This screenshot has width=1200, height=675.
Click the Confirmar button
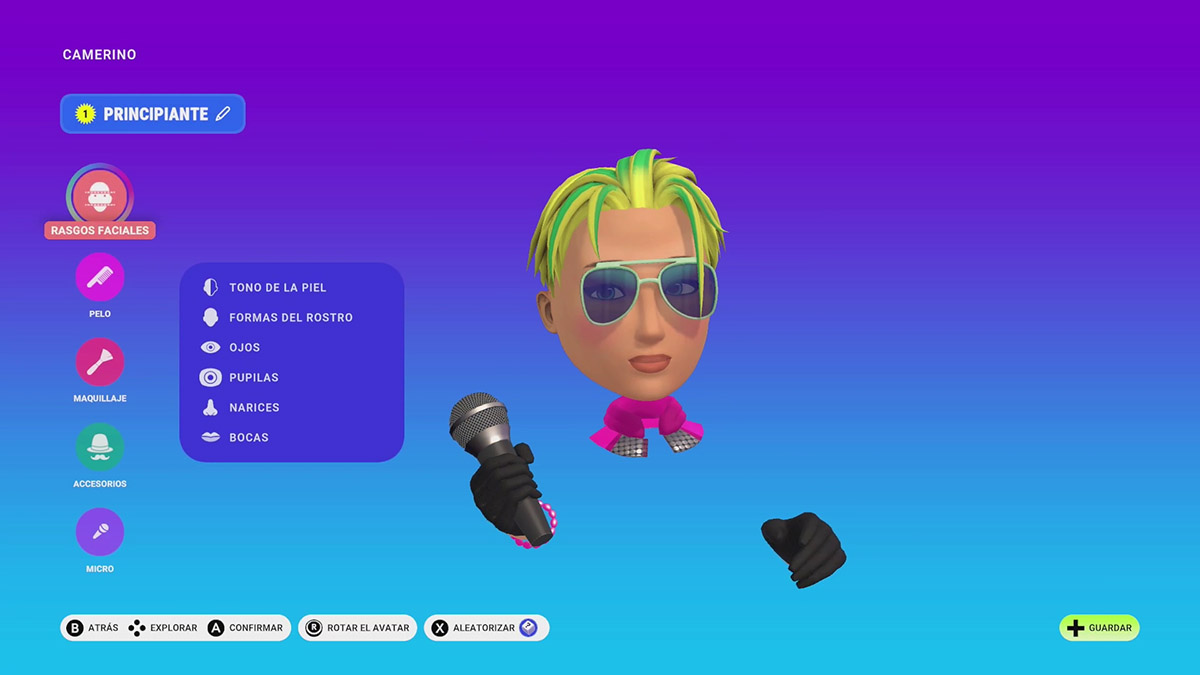(x=246, y=628)
